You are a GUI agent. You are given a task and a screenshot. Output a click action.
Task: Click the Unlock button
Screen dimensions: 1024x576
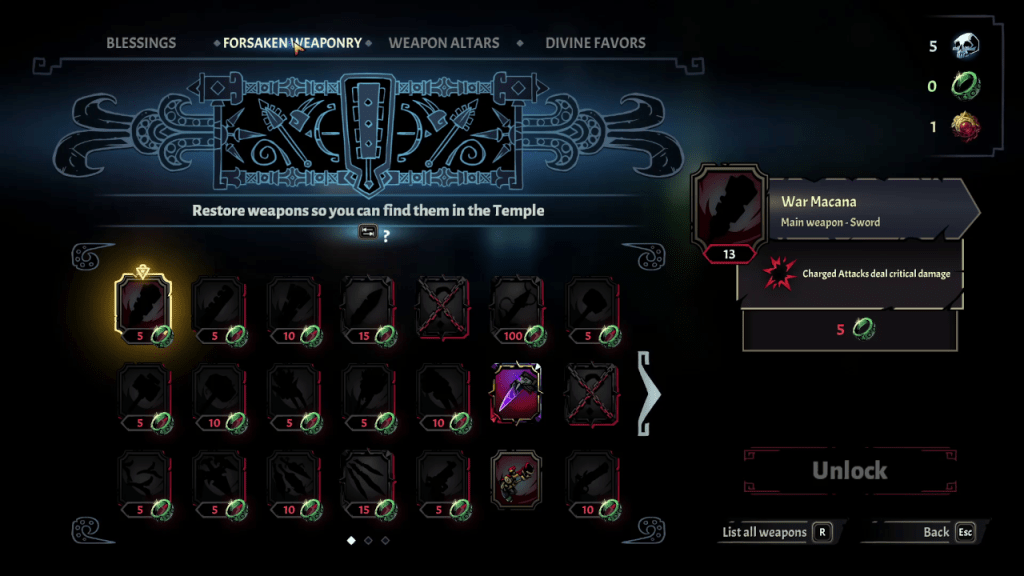click(849, 470)
